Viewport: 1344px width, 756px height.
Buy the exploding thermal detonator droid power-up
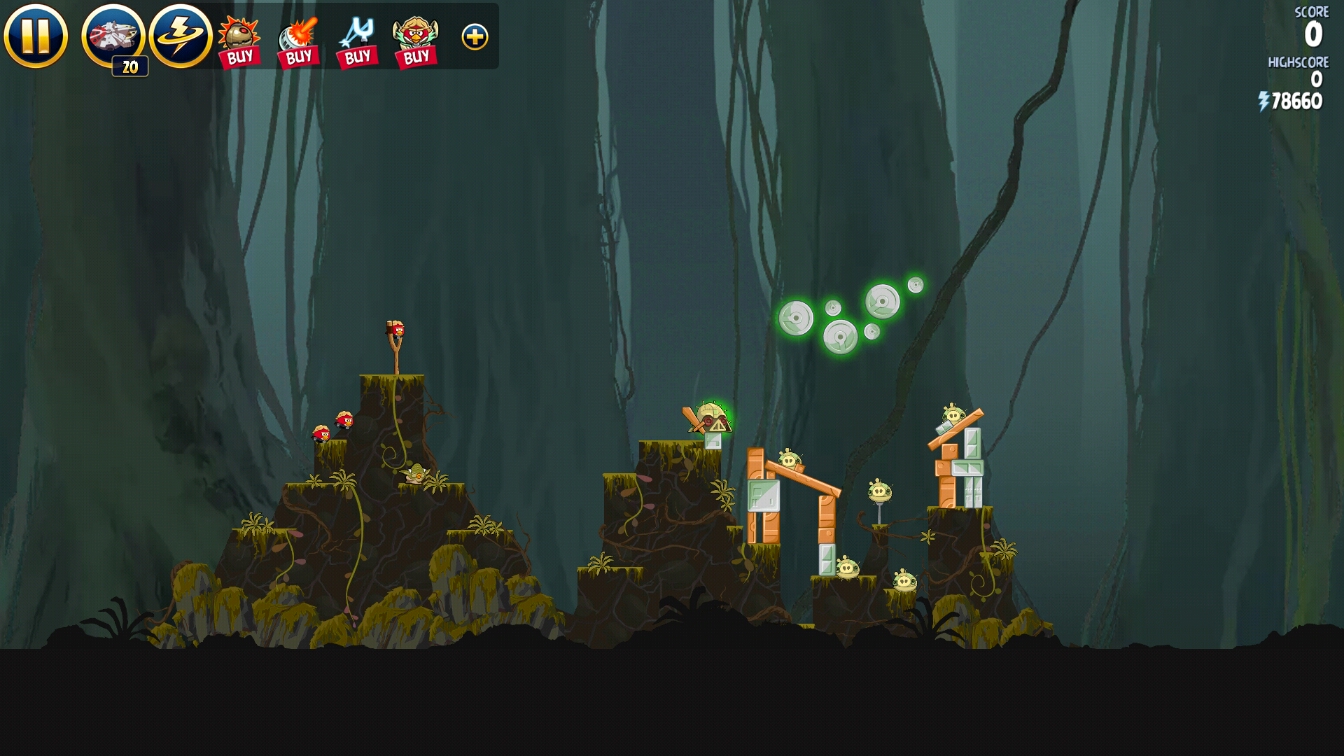point(239,40)
